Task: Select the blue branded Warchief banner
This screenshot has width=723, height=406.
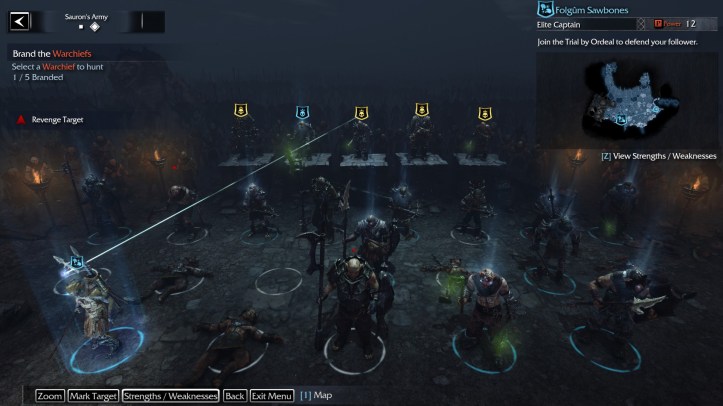Action: click(x=302, y=112)
